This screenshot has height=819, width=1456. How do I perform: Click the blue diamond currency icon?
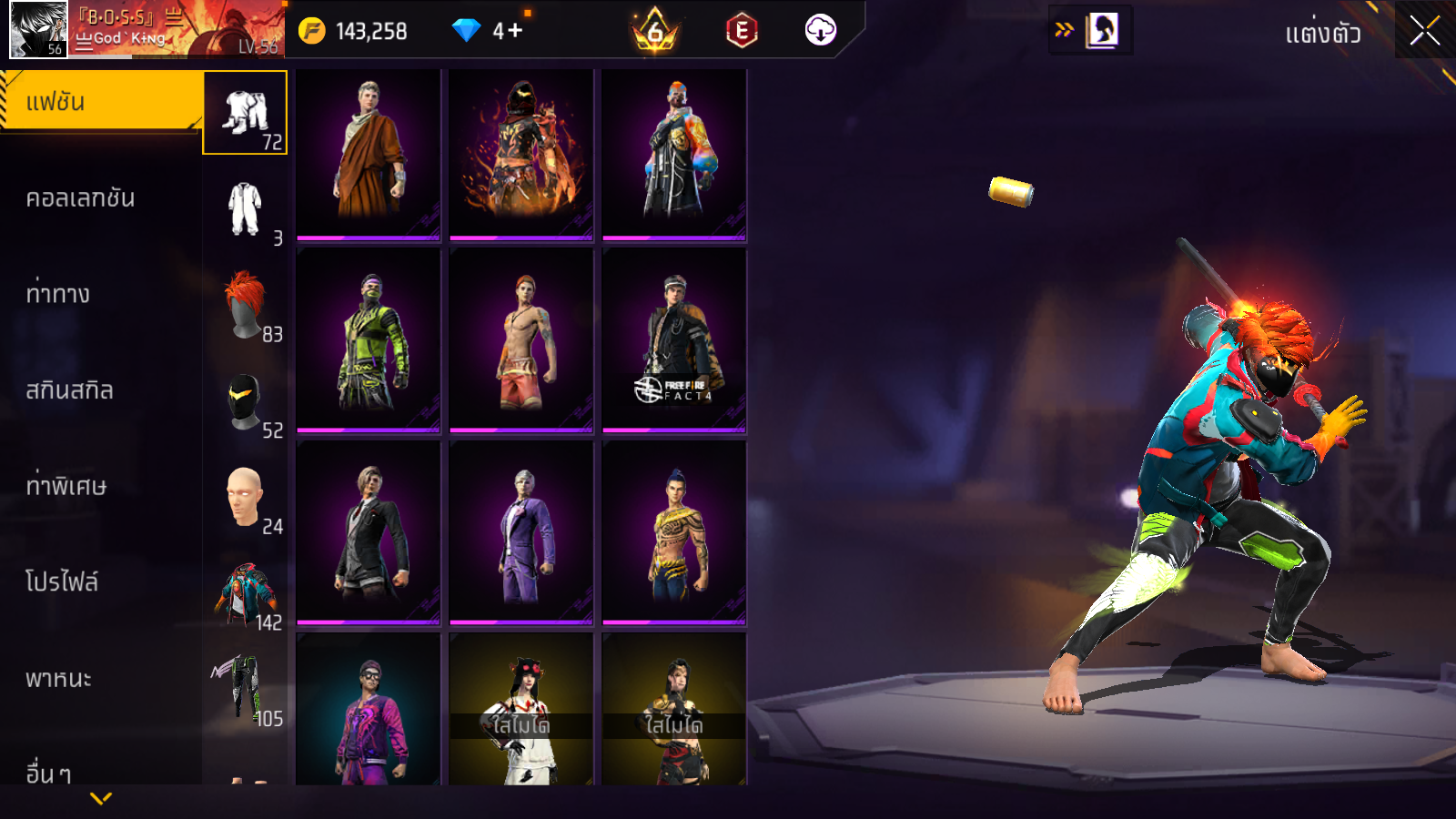(x=466, y=31)
